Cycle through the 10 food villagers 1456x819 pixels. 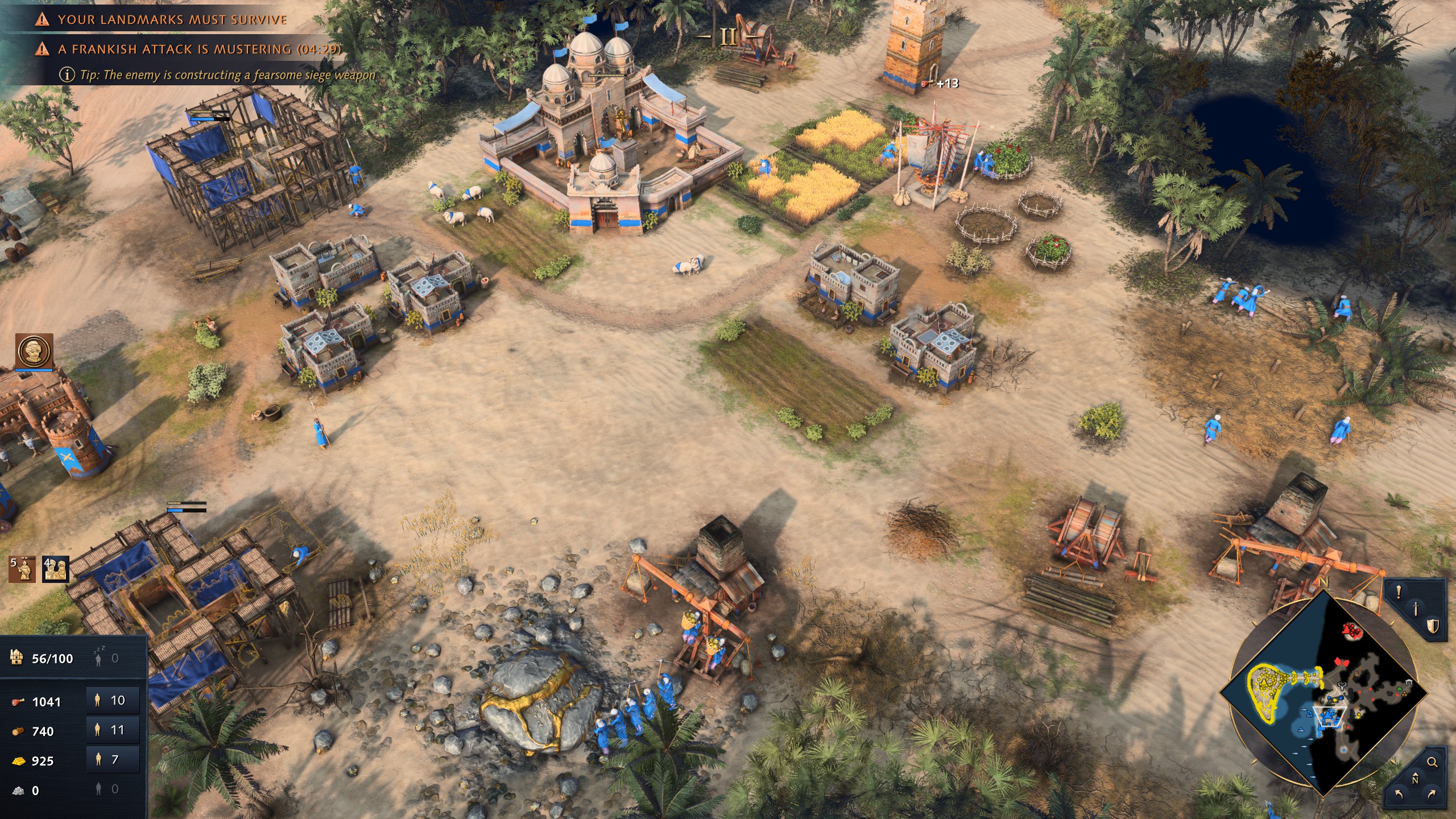coord(113,701)
